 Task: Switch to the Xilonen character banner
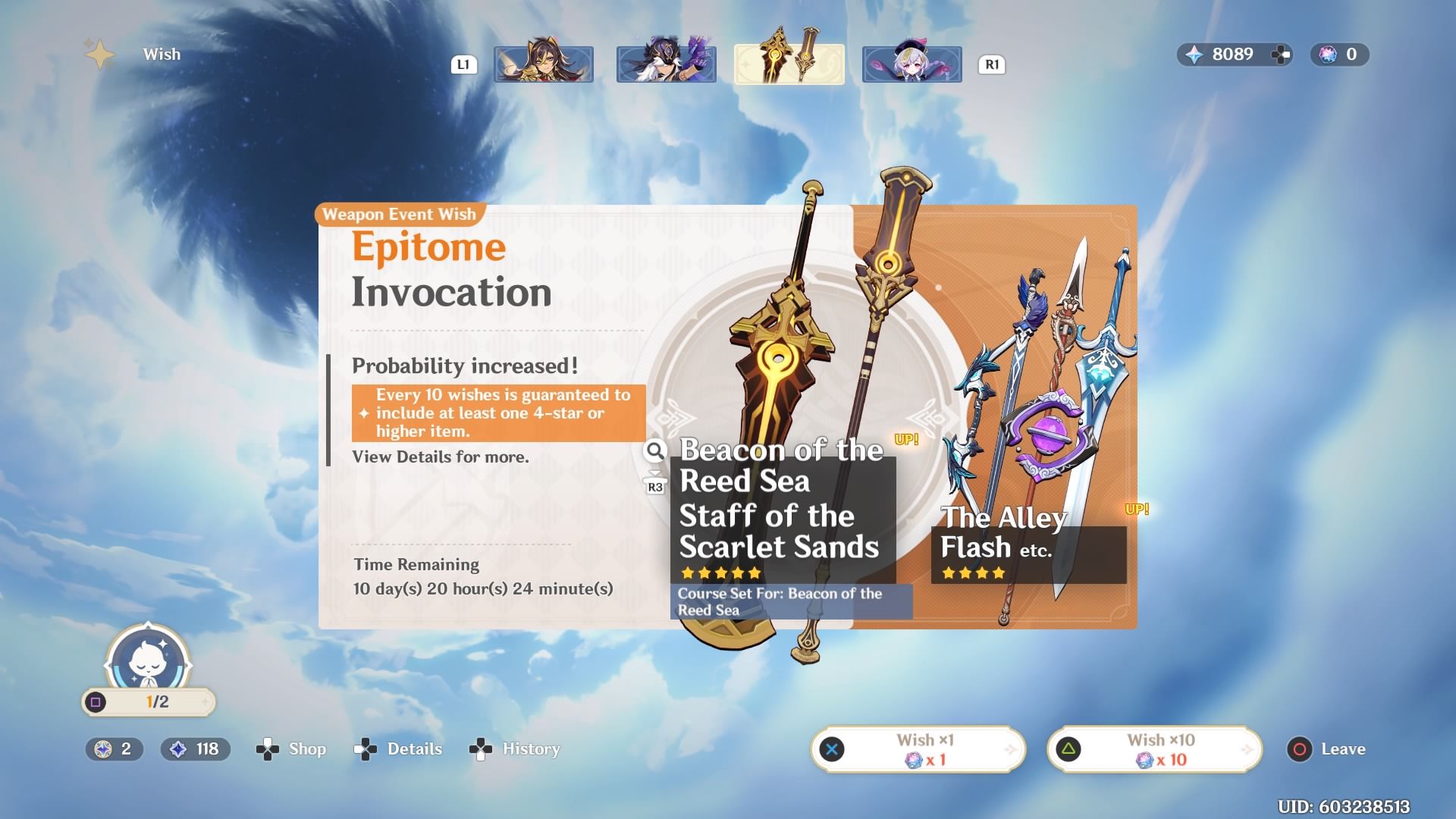(x=666, y=64)
